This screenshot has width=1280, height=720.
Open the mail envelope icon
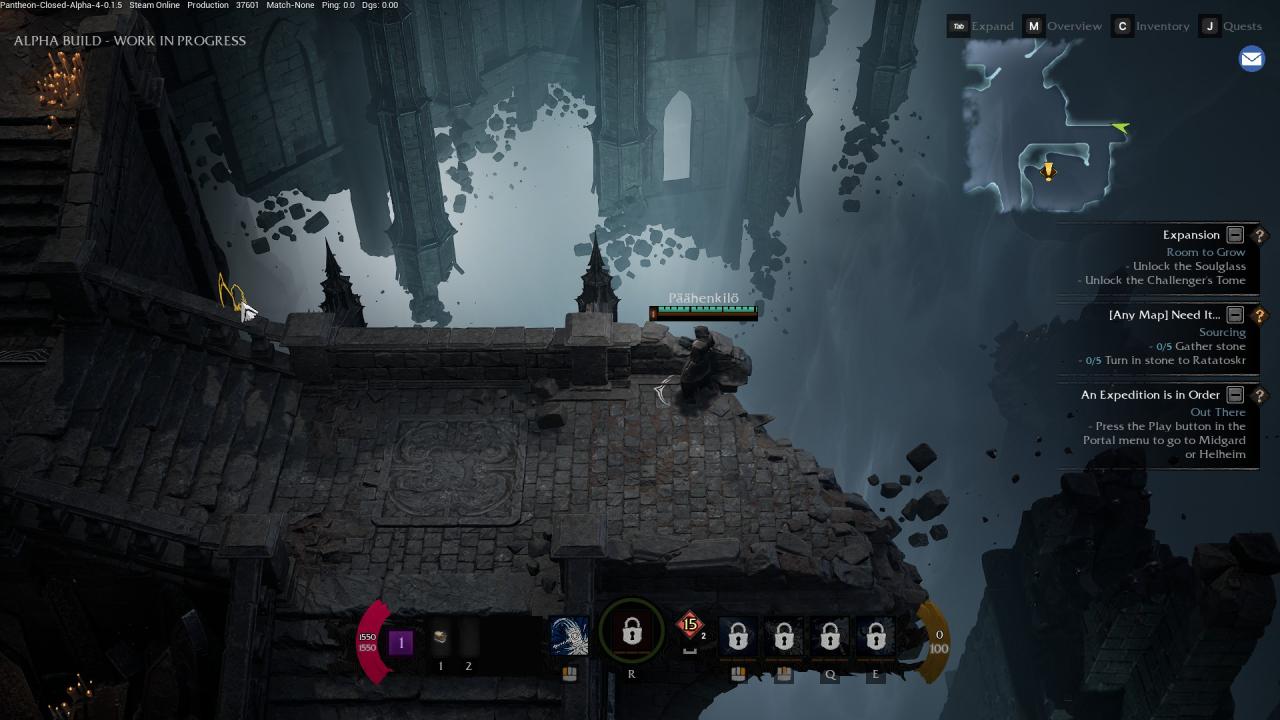(1252, 59)
